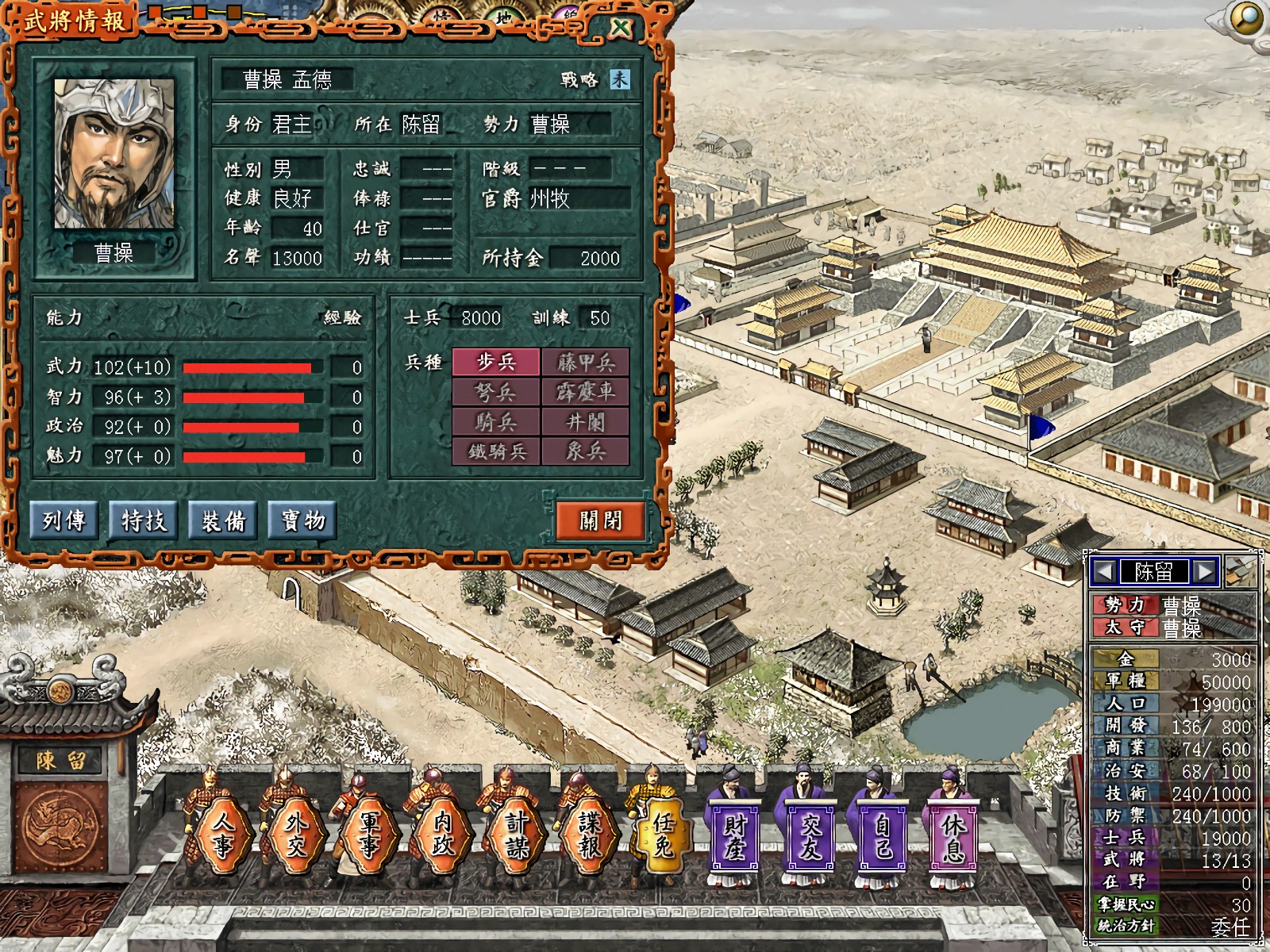Select the 休息 rest banner

point(953,837)
